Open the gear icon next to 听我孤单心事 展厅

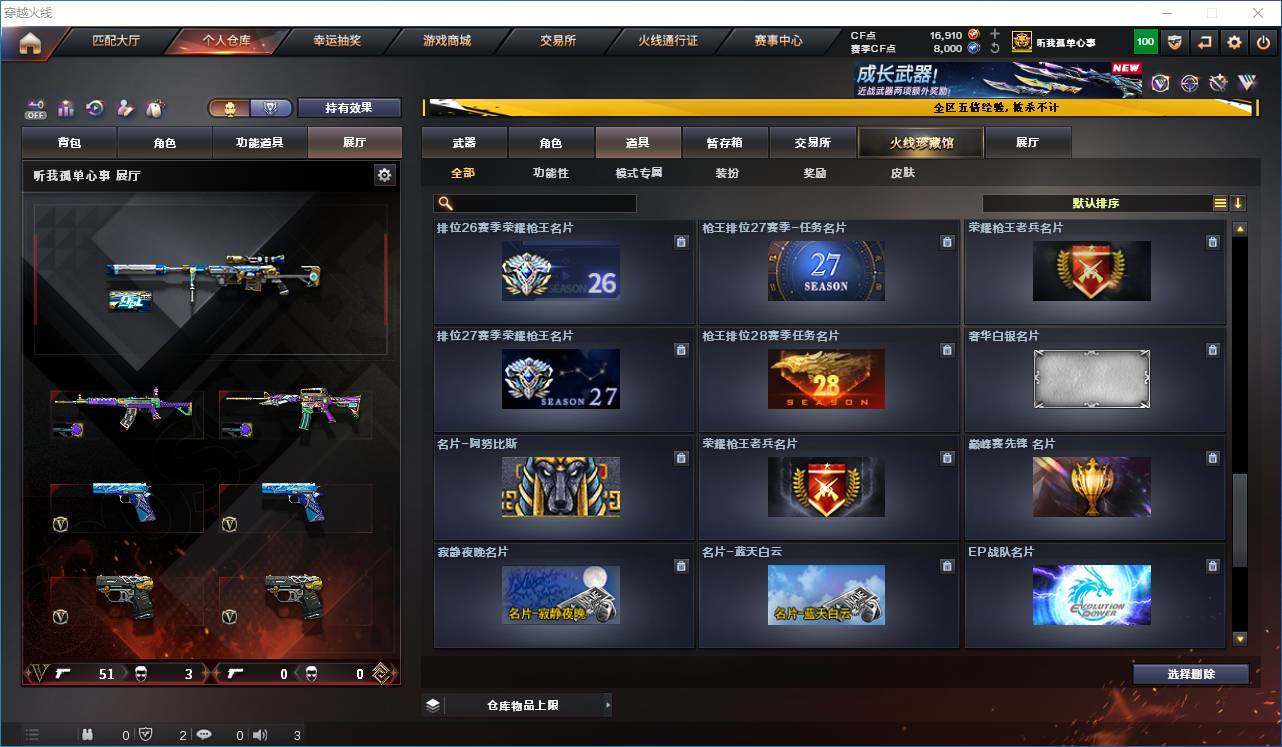[x=384, y=173]
